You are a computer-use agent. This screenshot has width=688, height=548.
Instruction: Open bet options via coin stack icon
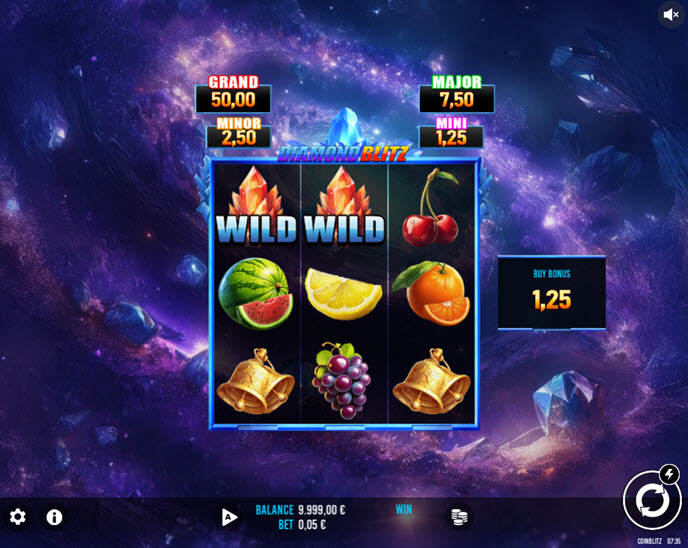(x=459, y=516)
